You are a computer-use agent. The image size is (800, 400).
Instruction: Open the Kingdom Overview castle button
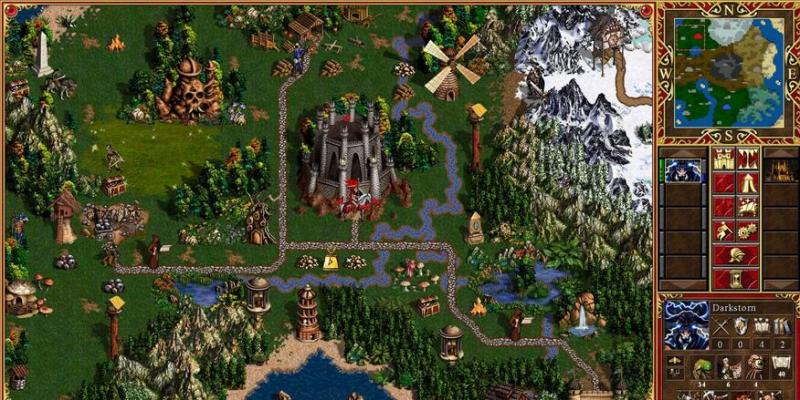[x=722, y=158]
